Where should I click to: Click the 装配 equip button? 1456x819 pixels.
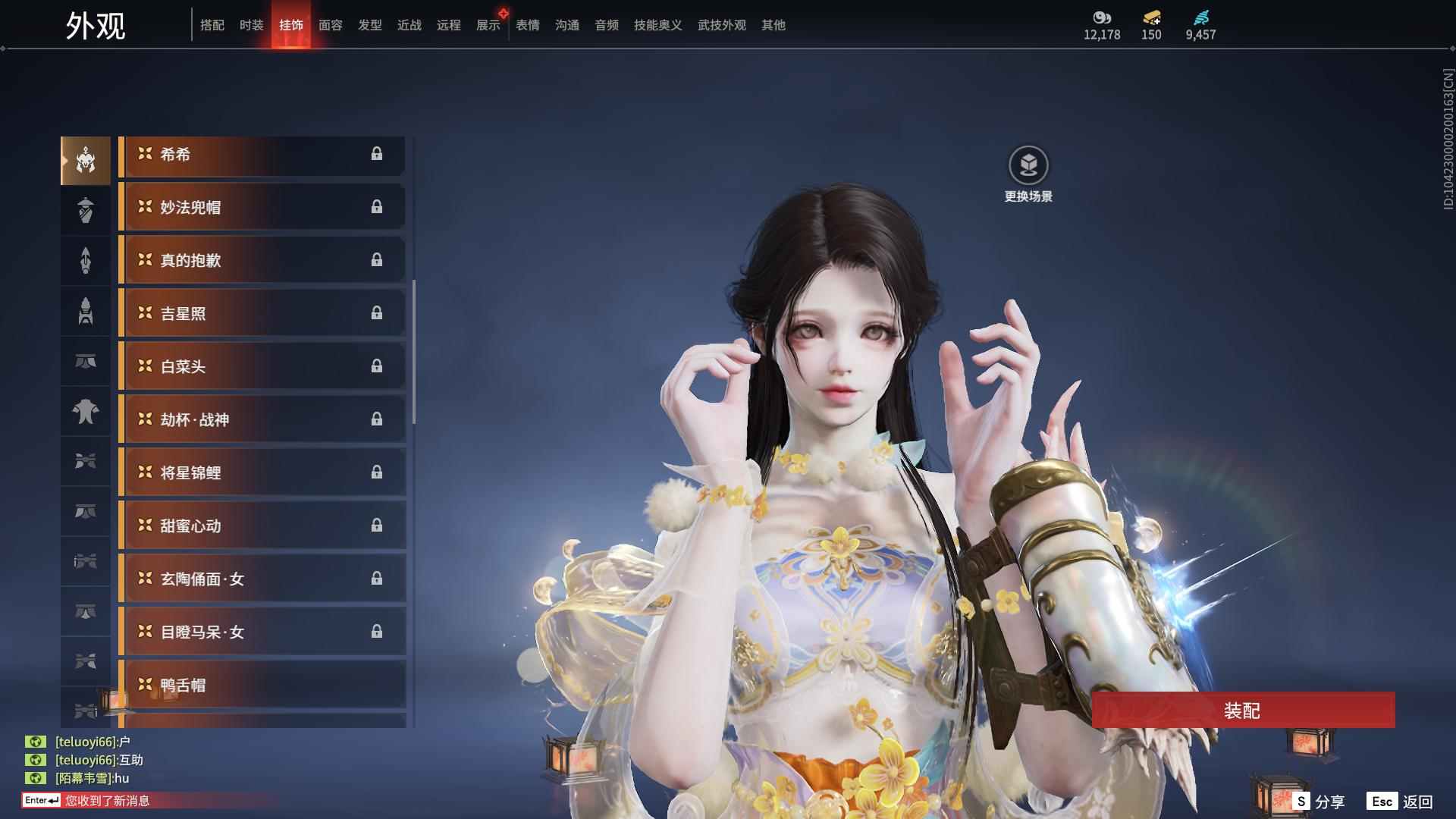(1244, 711)
